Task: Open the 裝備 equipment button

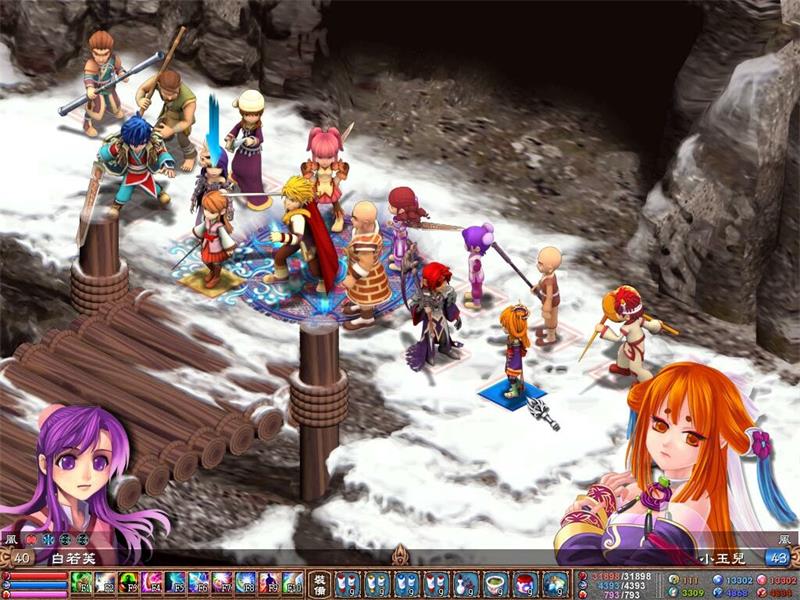Action: point(319,583)
